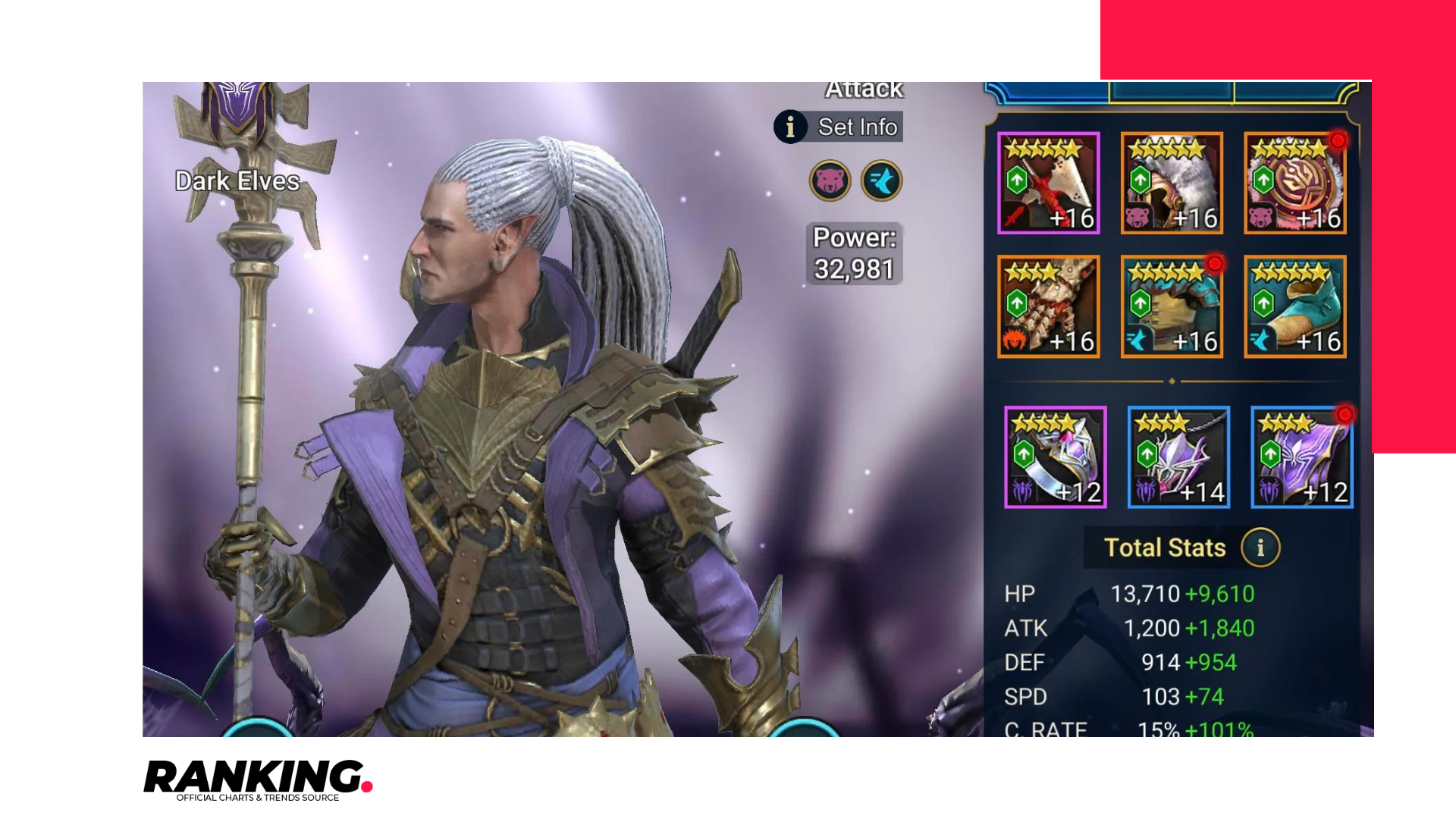Viewport: 1456px width, 819px height.
Task: Select the equipped weapon artifact
Action: click(1048, 182)
